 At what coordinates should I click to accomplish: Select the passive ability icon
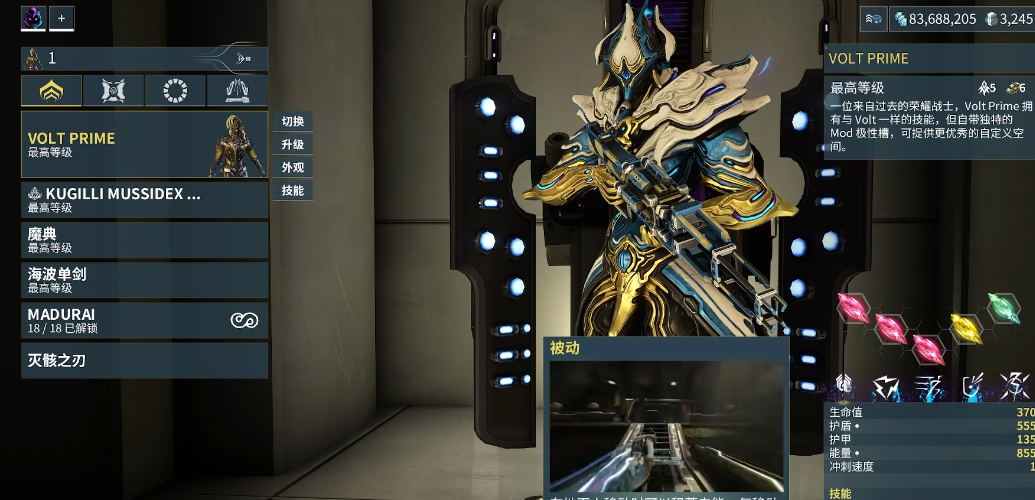pyautogui.click(x=844, y=384)
